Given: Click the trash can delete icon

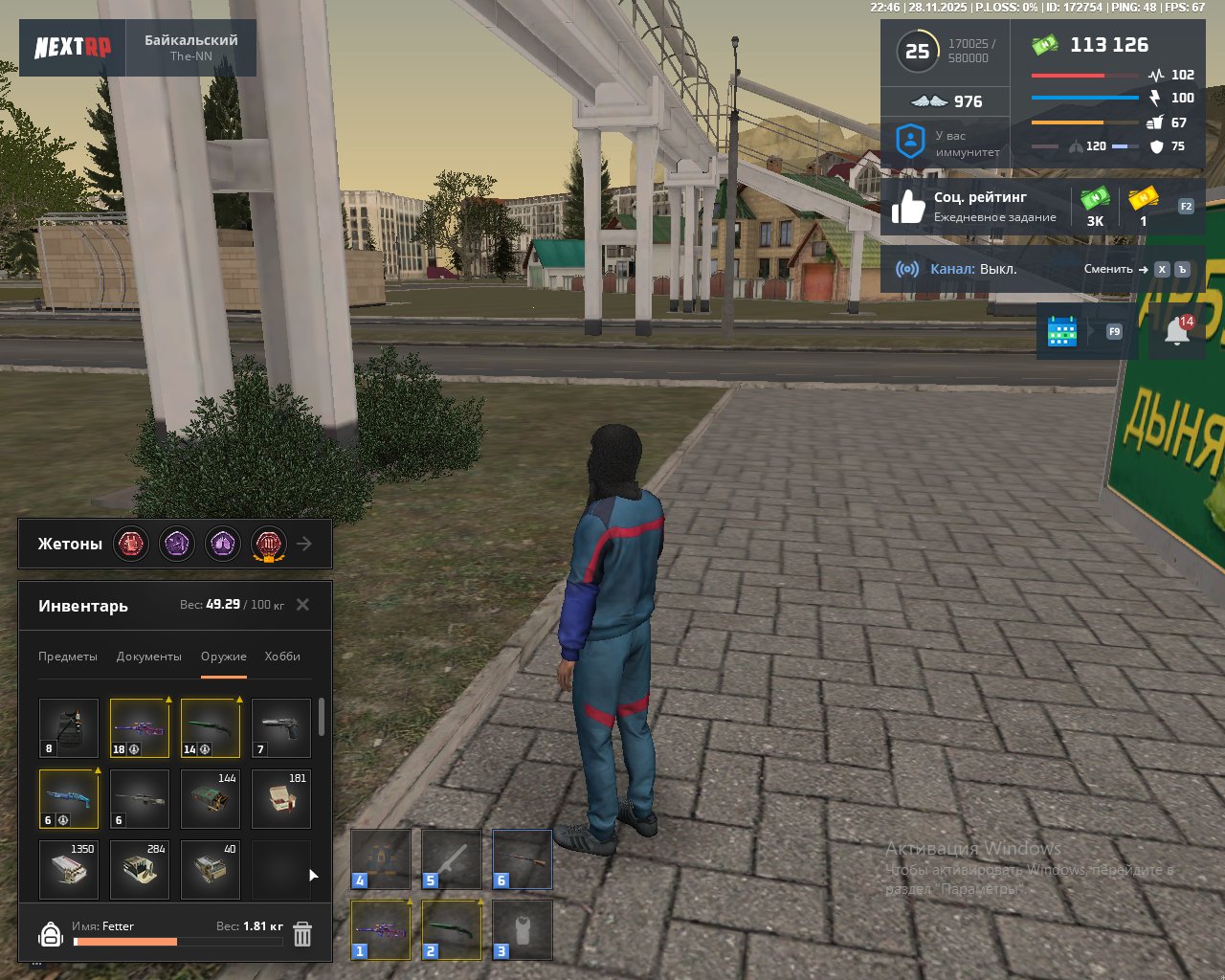Looking at the screenshot, I should pos(302,934).
